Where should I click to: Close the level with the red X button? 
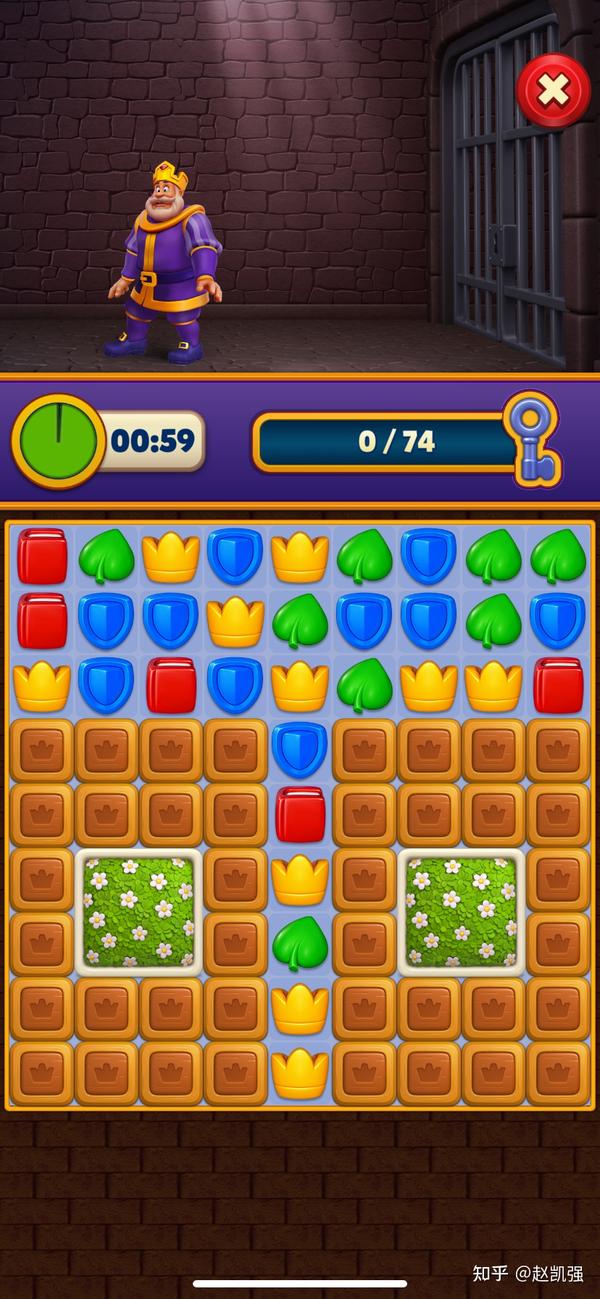[552, 91]
